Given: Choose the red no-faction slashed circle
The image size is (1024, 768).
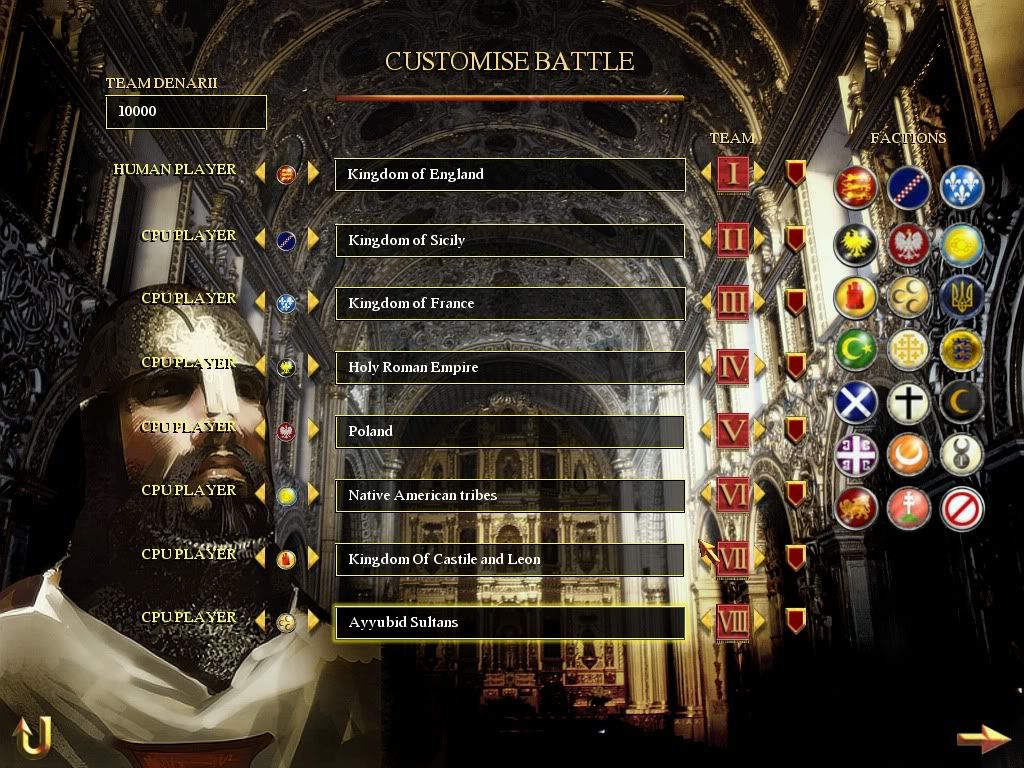Looking at the screenshot, I should (x=962, y=509).
